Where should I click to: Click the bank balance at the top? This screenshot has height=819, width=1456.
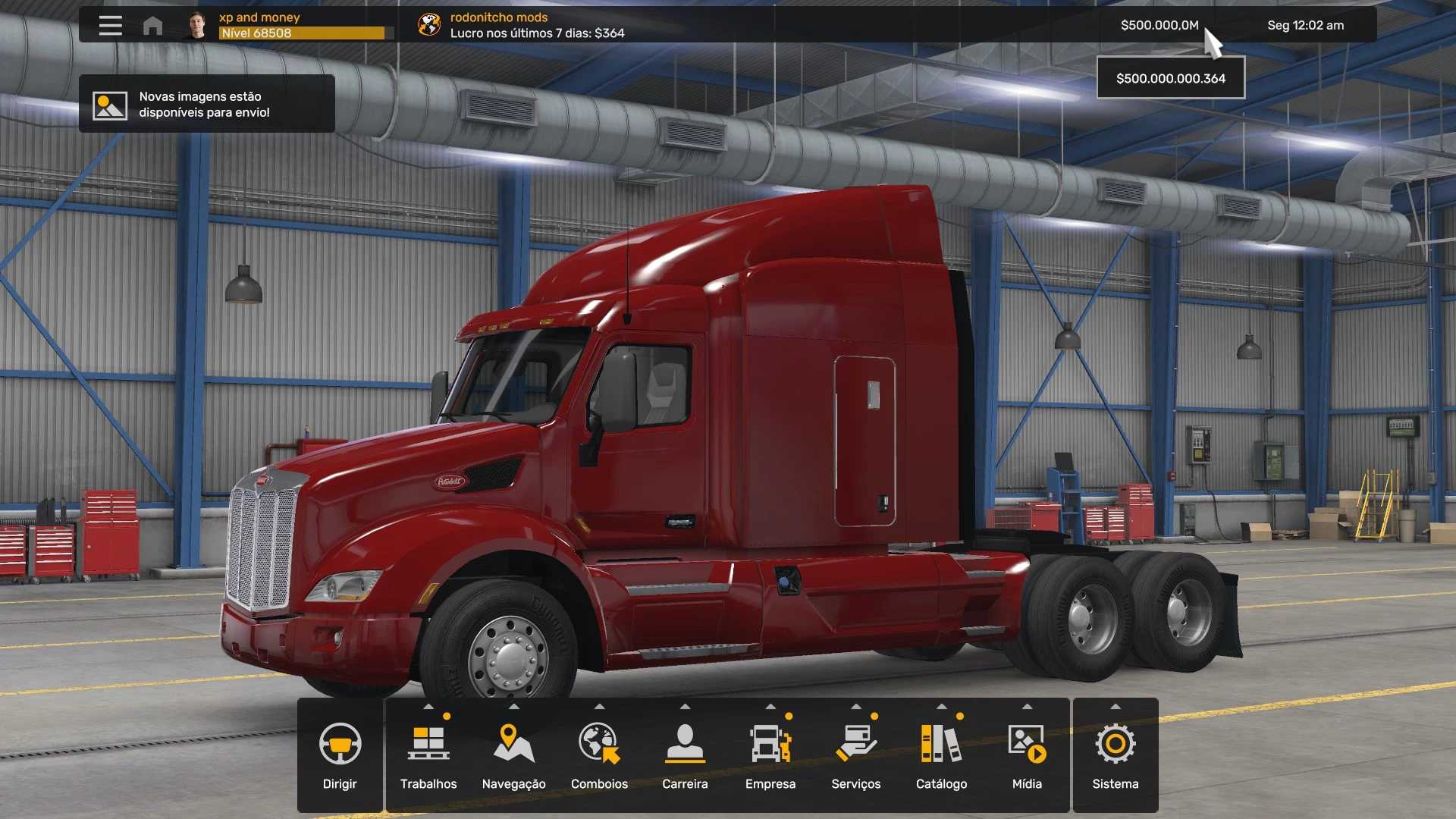point(1159,25)
